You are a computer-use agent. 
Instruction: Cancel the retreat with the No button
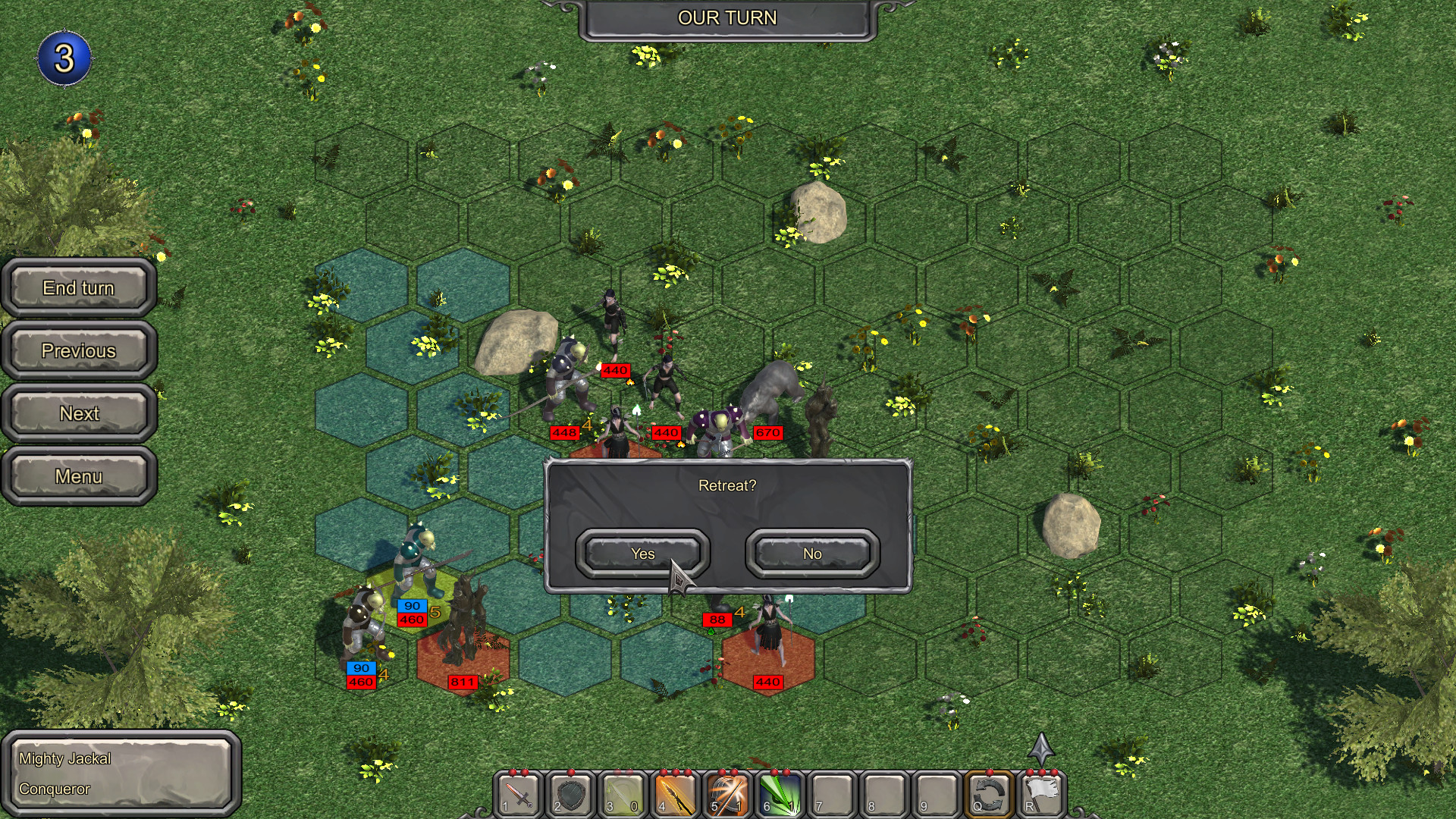pos(811,554)
